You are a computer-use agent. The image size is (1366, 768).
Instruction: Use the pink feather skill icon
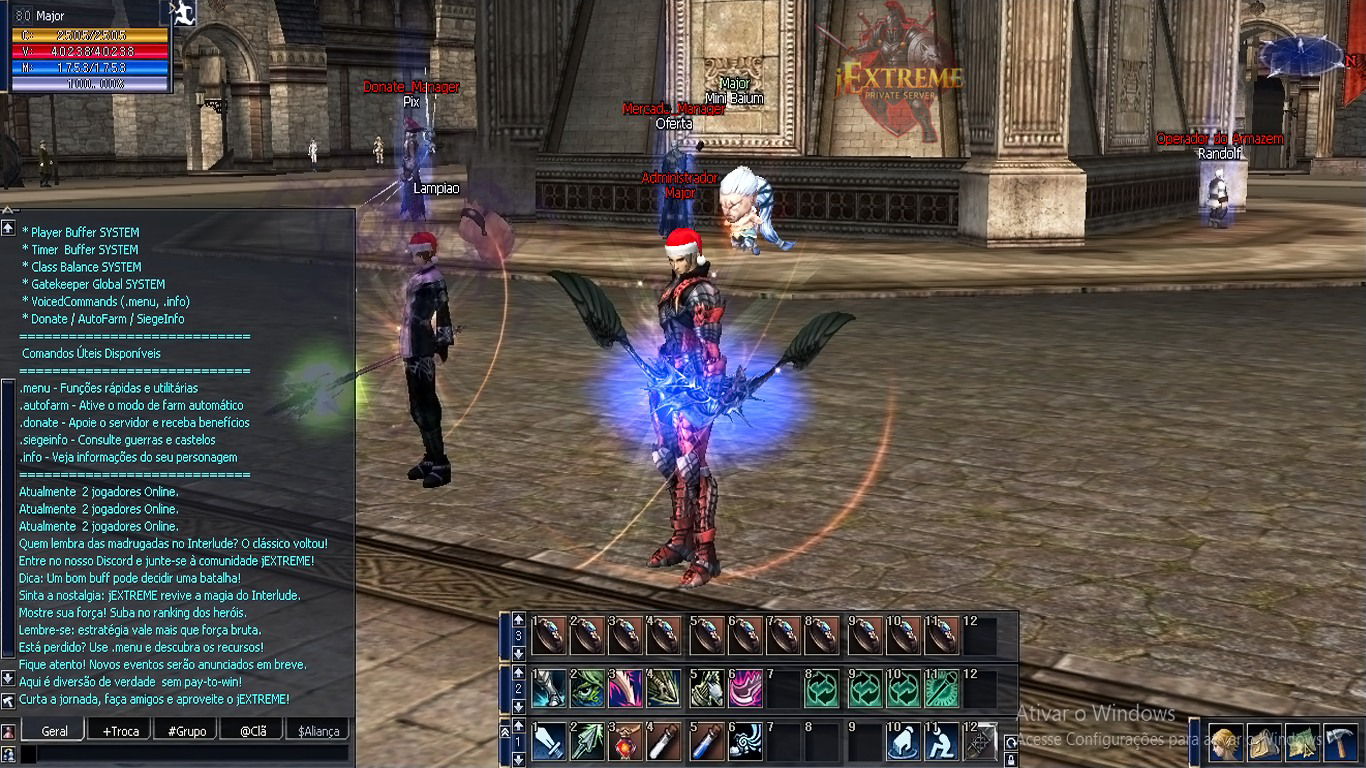627,689
